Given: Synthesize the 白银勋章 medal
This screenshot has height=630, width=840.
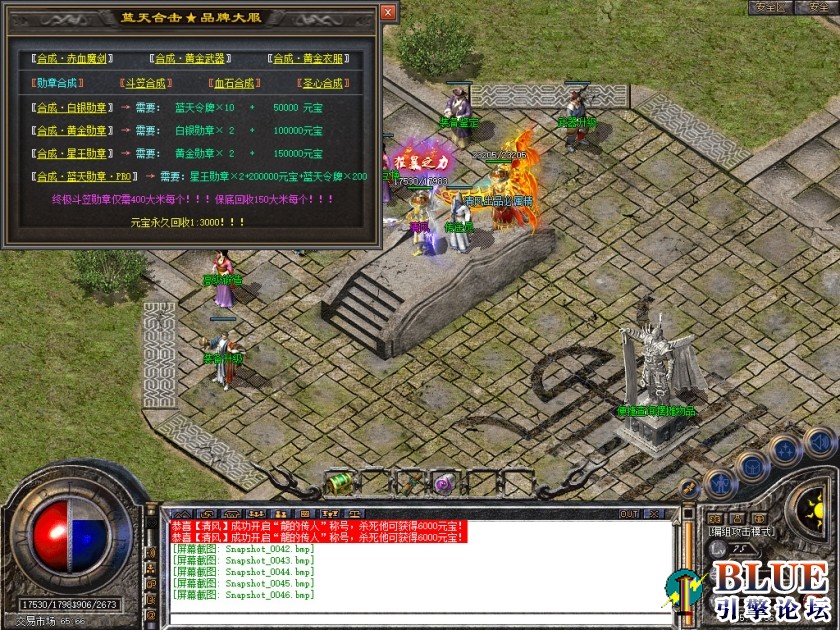Looking at the screenshot, I should (72, 107).
